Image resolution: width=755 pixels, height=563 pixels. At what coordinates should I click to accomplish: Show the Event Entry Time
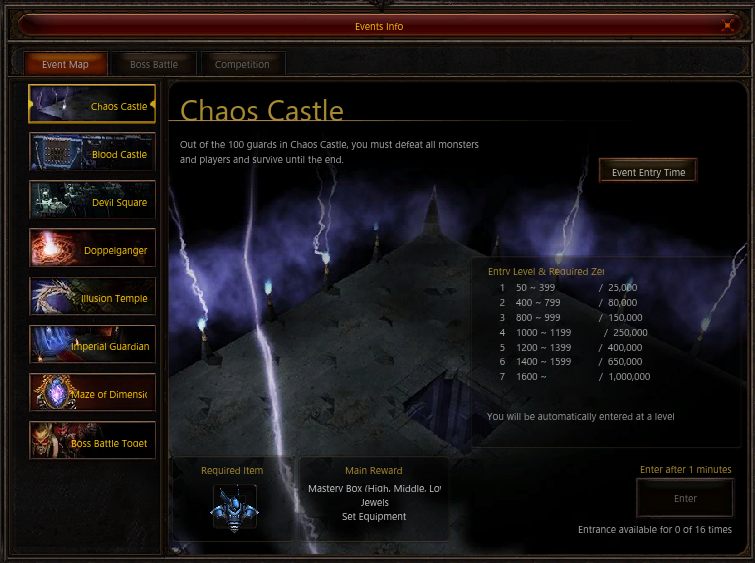(x=648, y=172)
